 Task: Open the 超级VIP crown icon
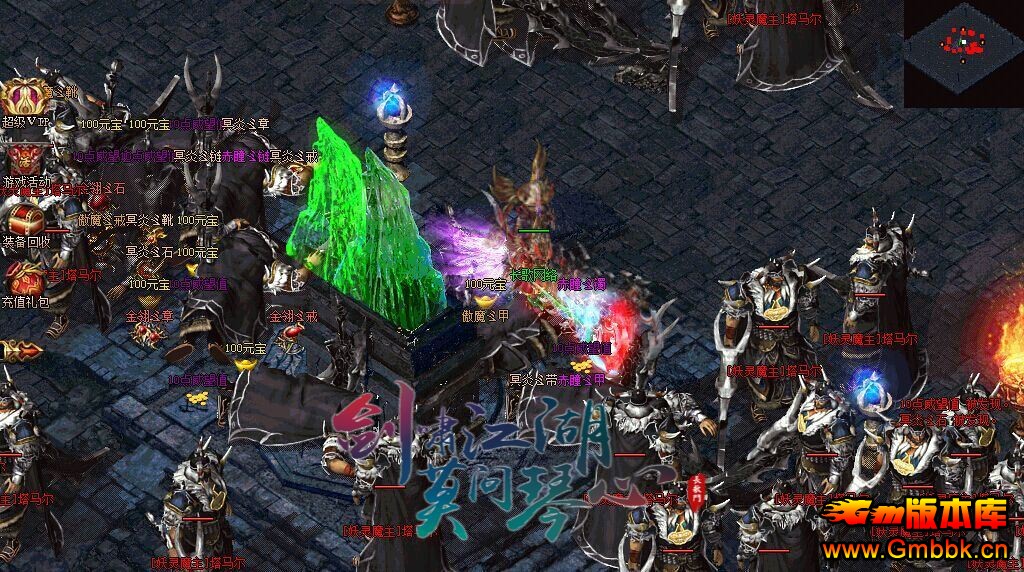(25, 98)
